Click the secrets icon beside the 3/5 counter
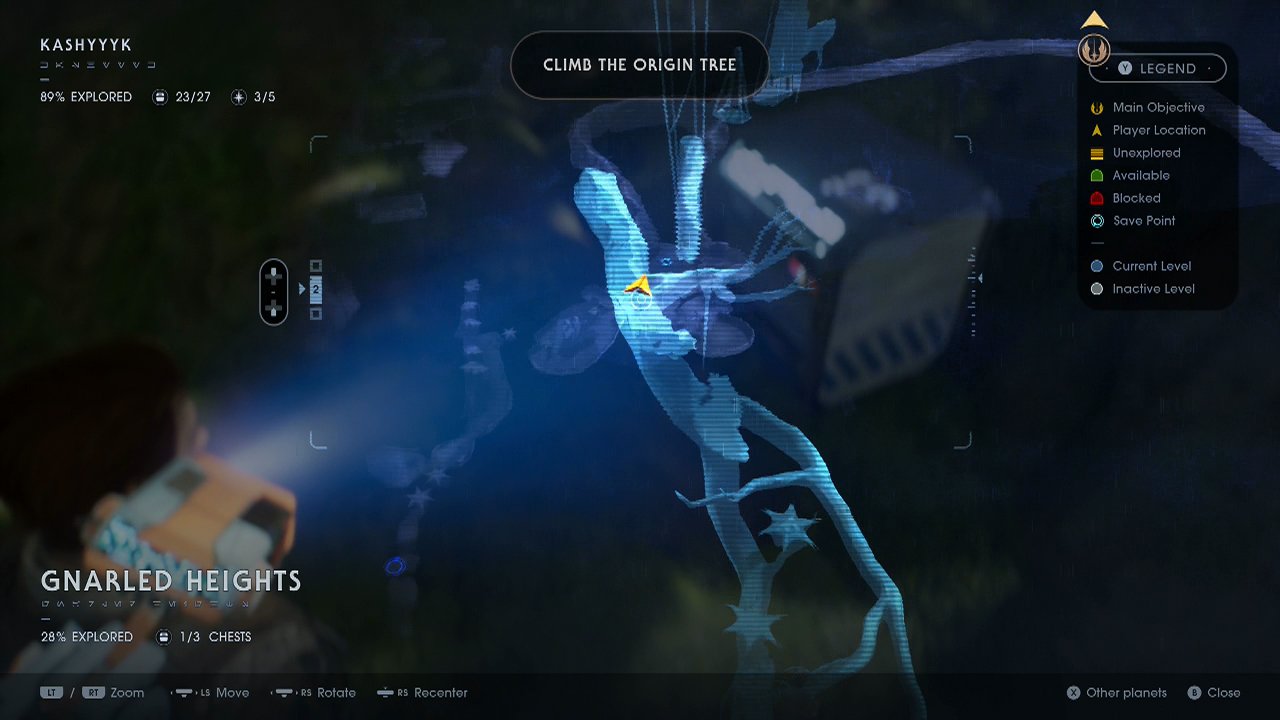This screenshot has height=720, width=1280. pyautogui.click(x=237, y=97)
